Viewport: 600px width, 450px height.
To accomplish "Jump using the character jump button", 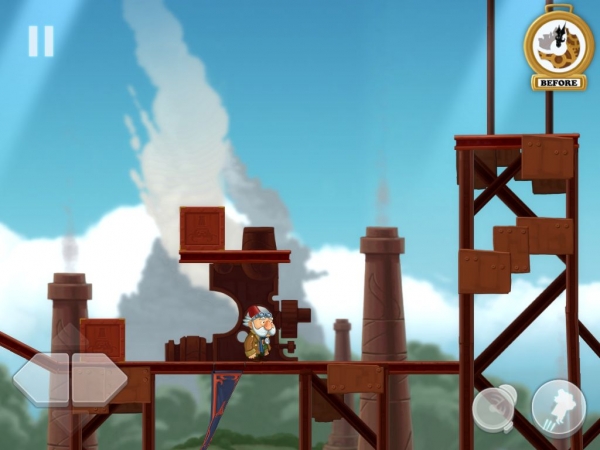I will [558, 407].
